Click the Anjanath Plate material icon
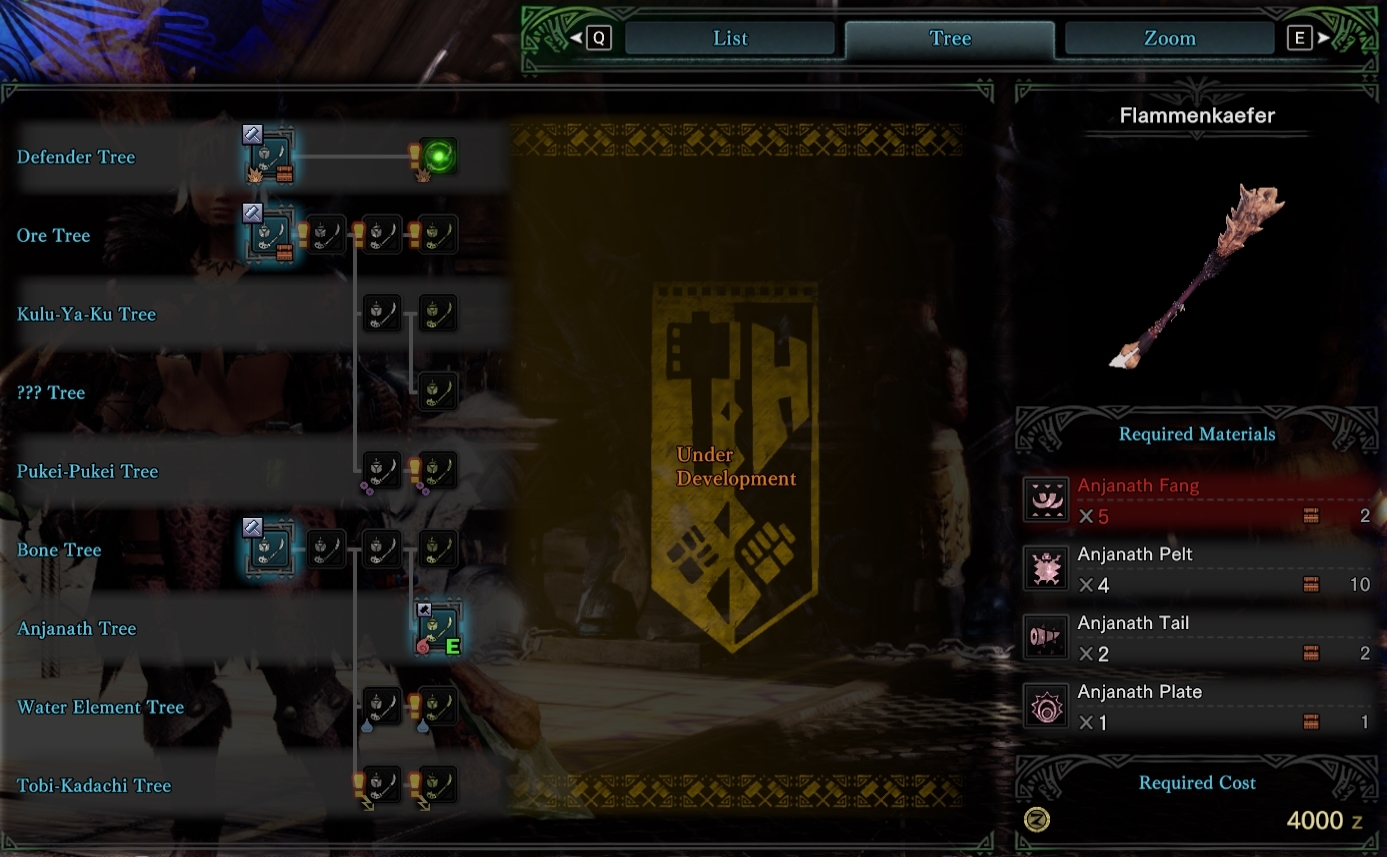 [x=1046, y=705]
